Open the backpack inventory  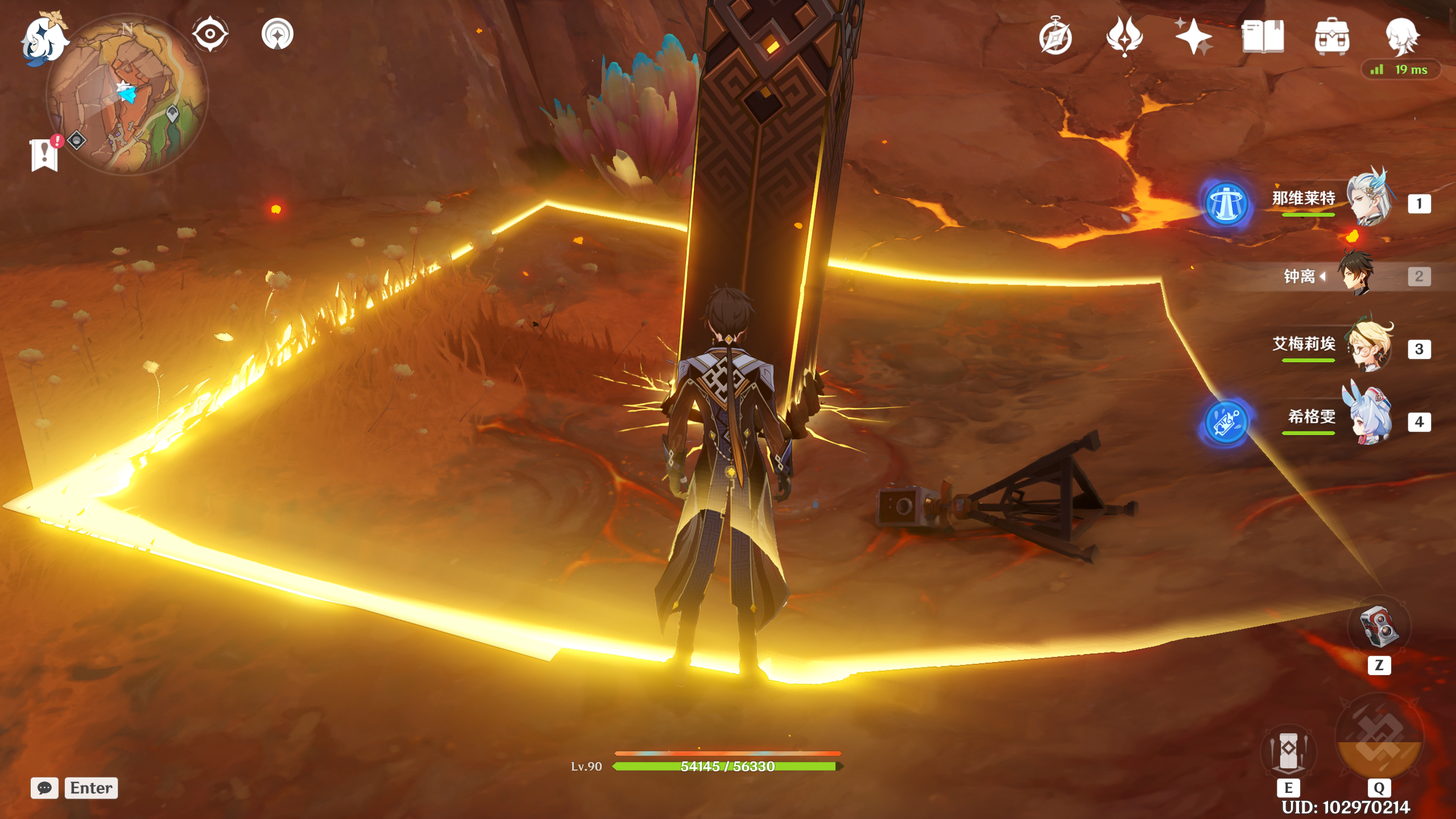click(1331, 37)
